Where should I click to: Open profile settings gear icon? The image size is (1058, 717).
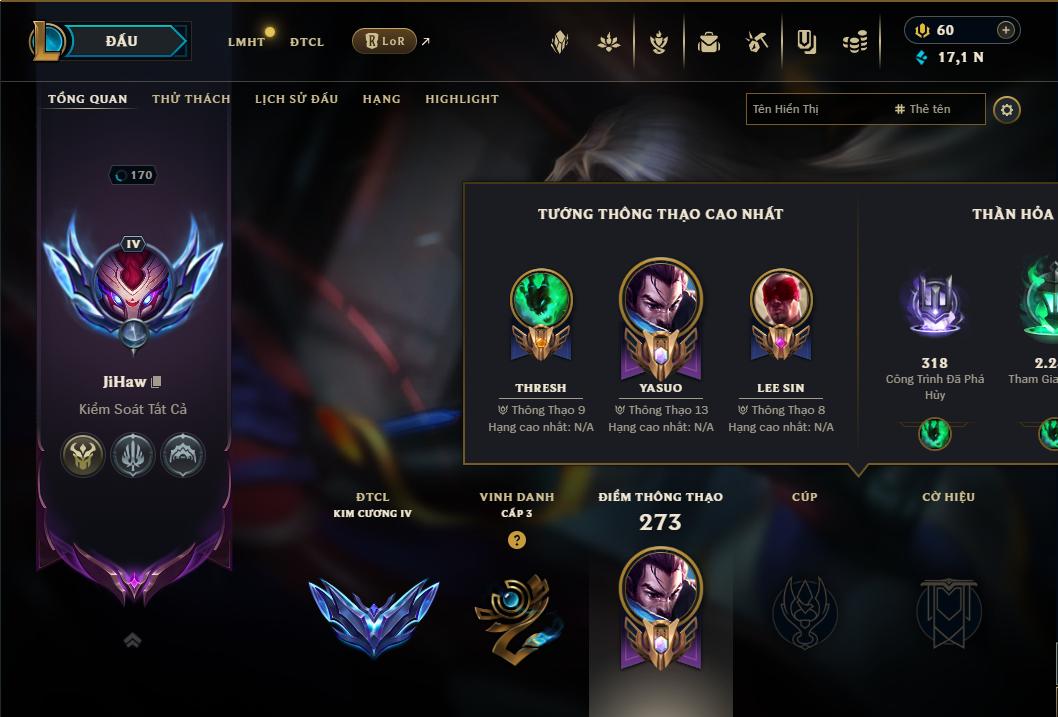point(1007,109)
